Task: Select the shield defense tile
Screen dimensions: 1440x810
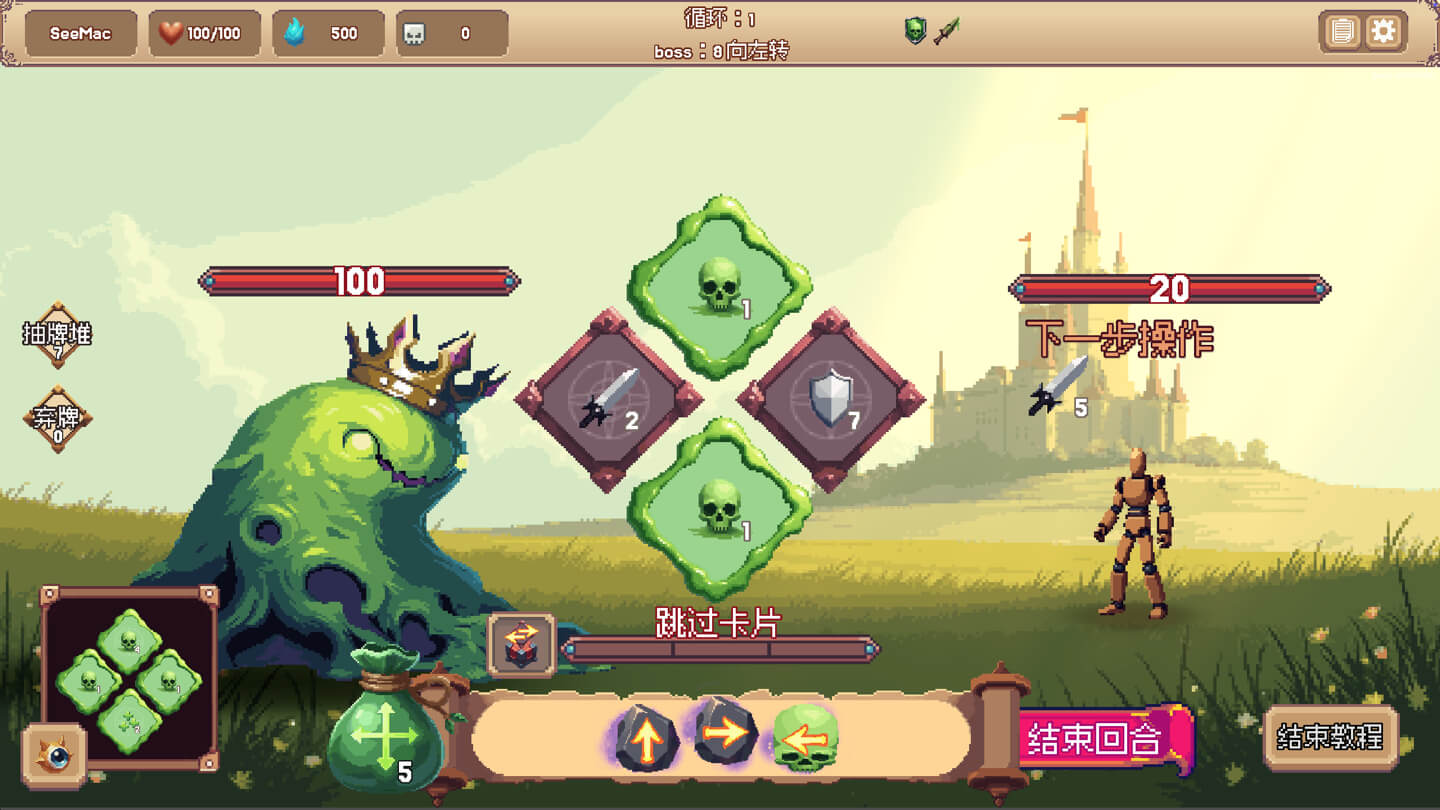Action: [830, 399]
